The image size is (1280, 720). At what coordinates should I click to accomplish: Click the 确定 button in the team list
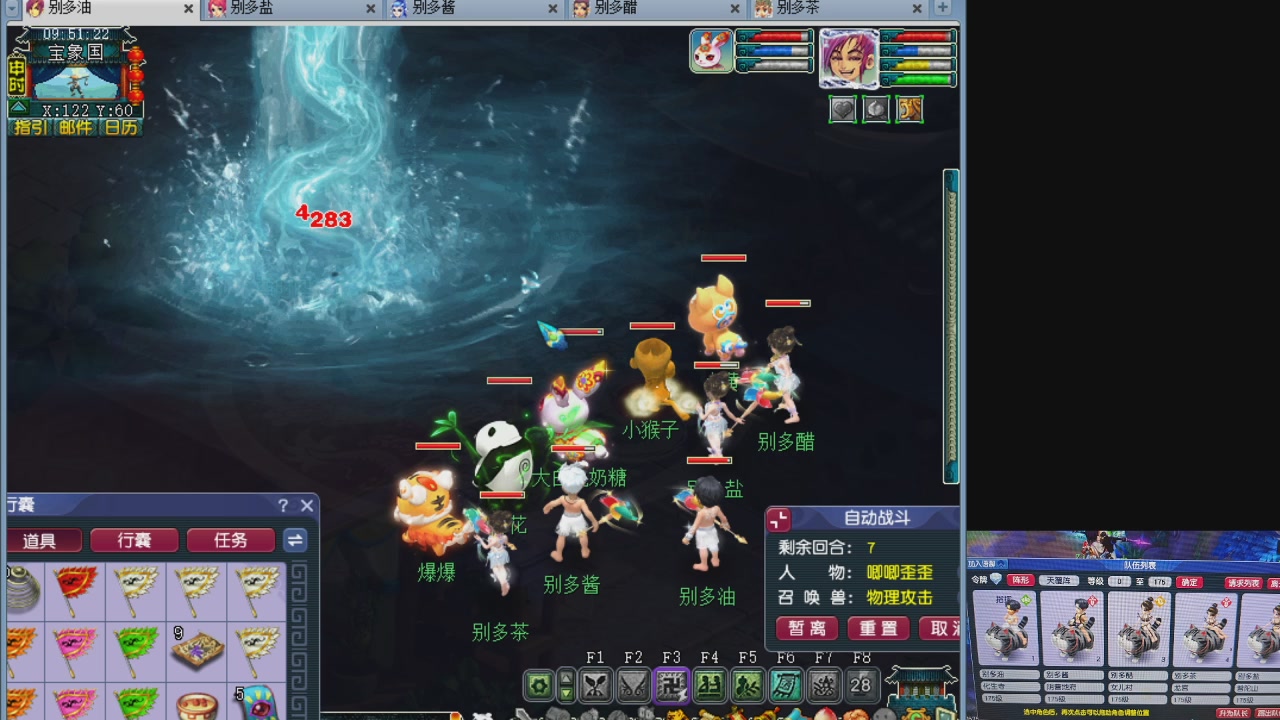click(x=1189, y=580)
